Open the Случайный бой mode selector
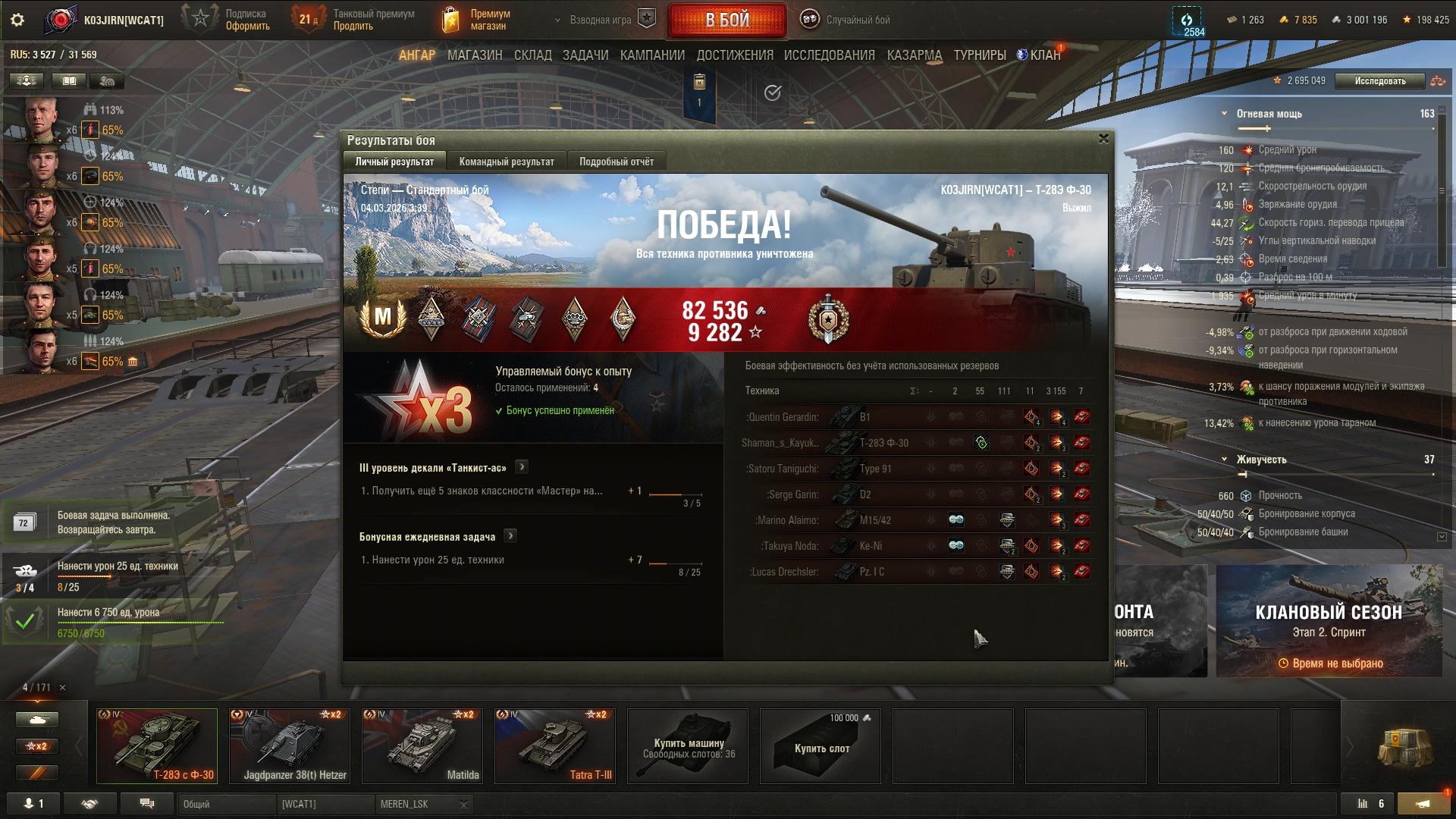The image size is (1456, 819). coord(846,20)
